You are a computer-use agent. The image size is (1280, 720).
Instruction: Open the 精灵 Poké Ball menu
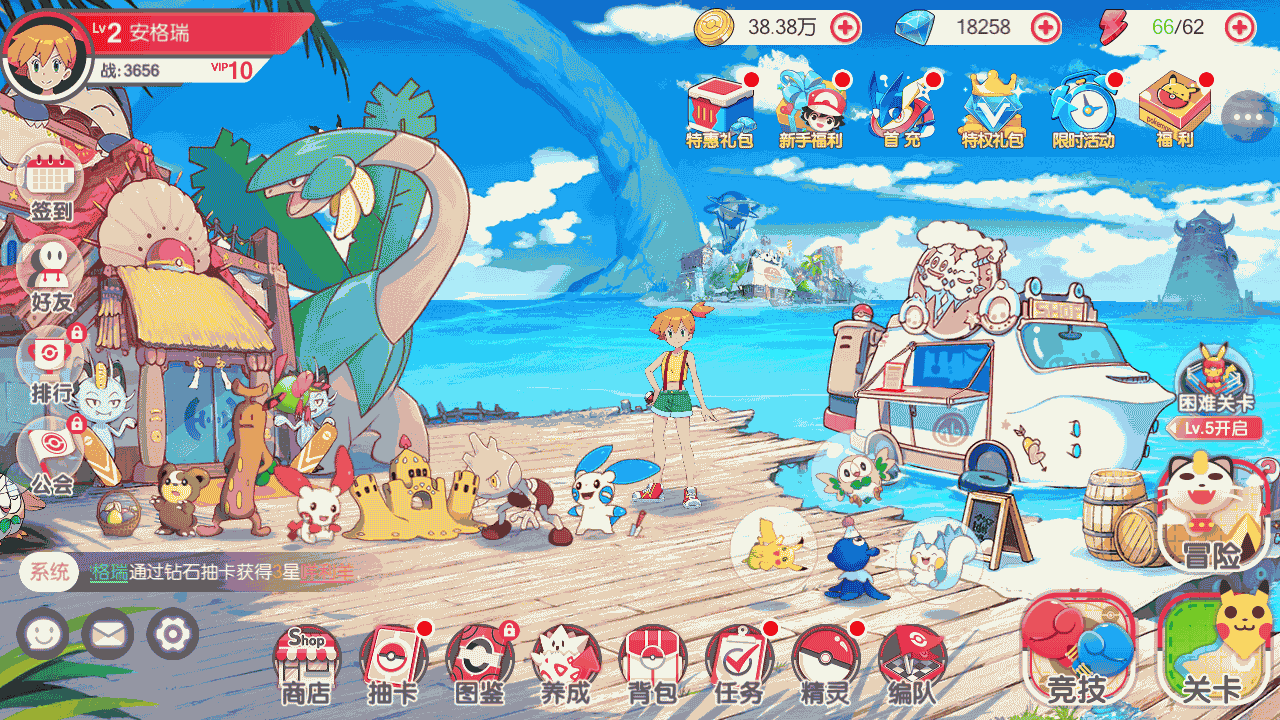(x=826, y=663)
